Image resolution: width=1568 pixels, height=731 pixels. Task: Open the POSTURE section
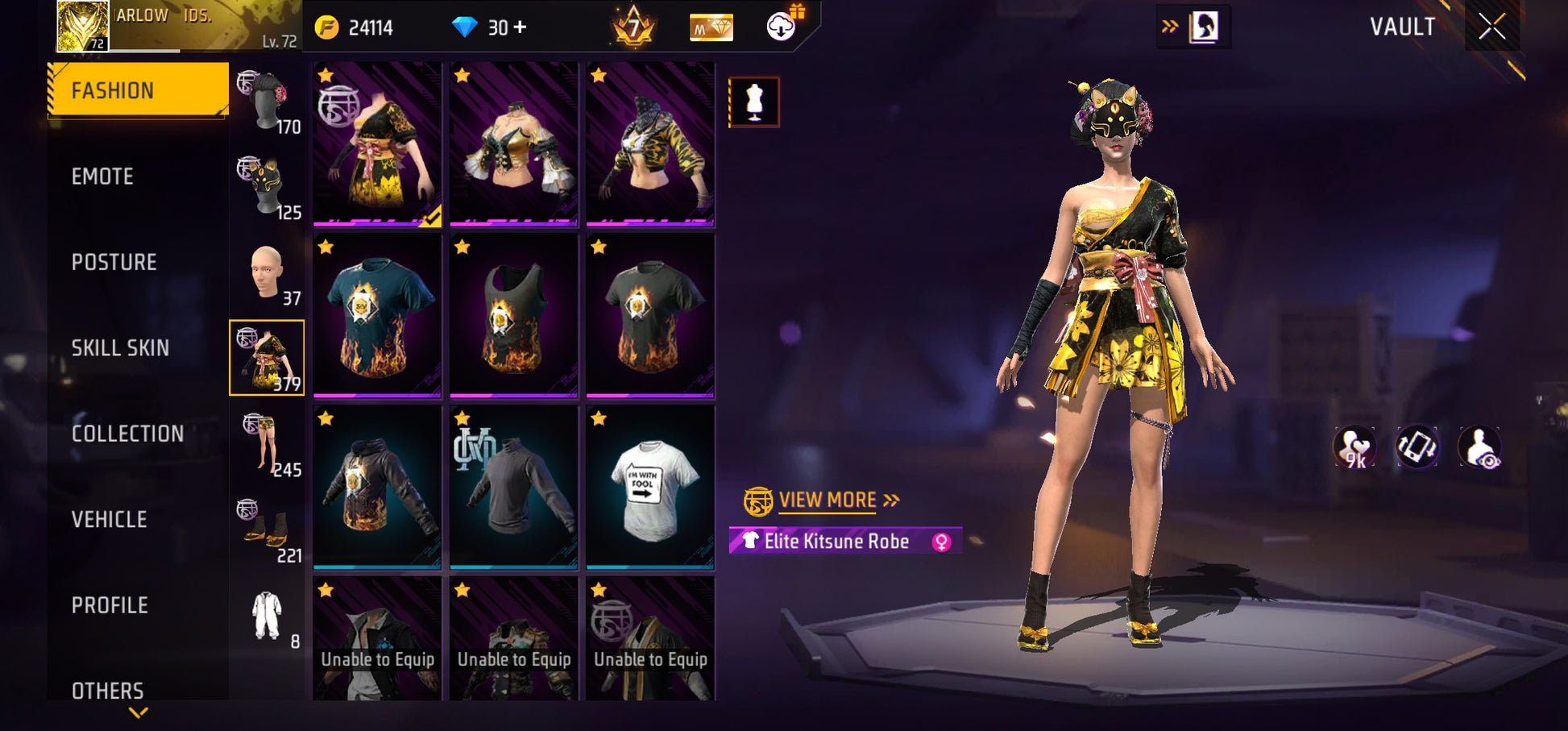click(114, 263)
